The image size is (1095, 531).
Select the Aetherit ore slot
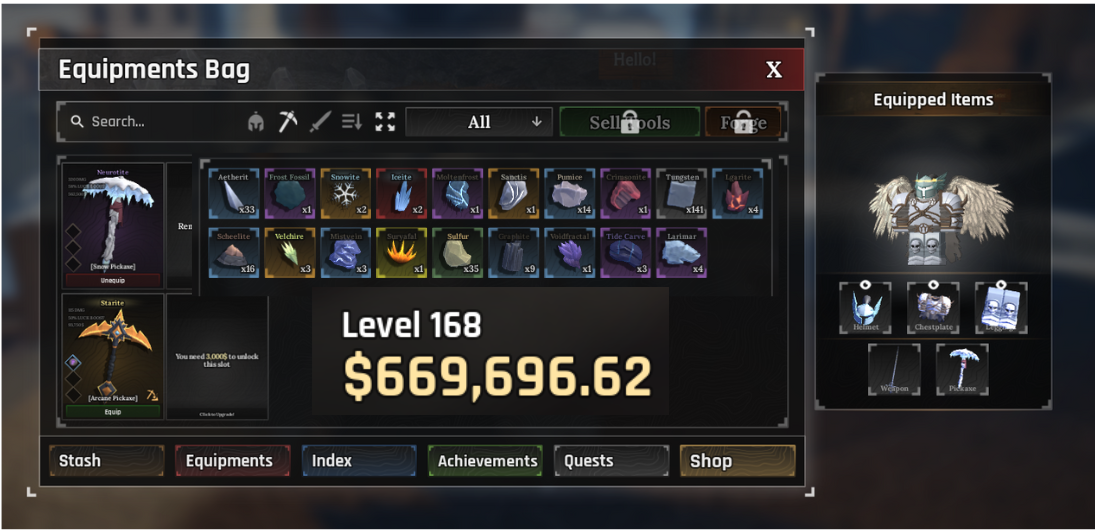point(234,193)
